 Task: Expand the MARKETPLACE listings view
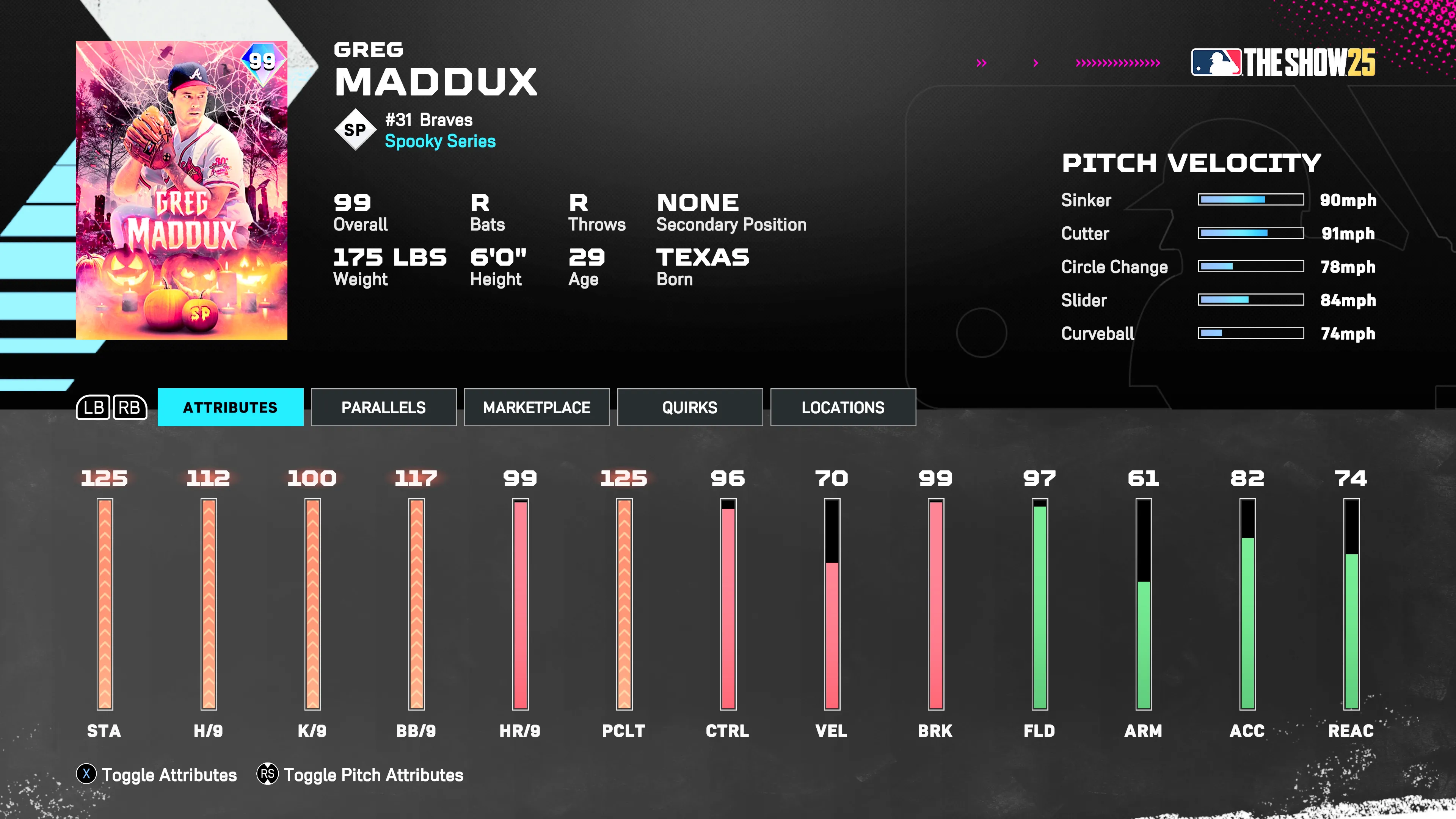coord(537,407)
